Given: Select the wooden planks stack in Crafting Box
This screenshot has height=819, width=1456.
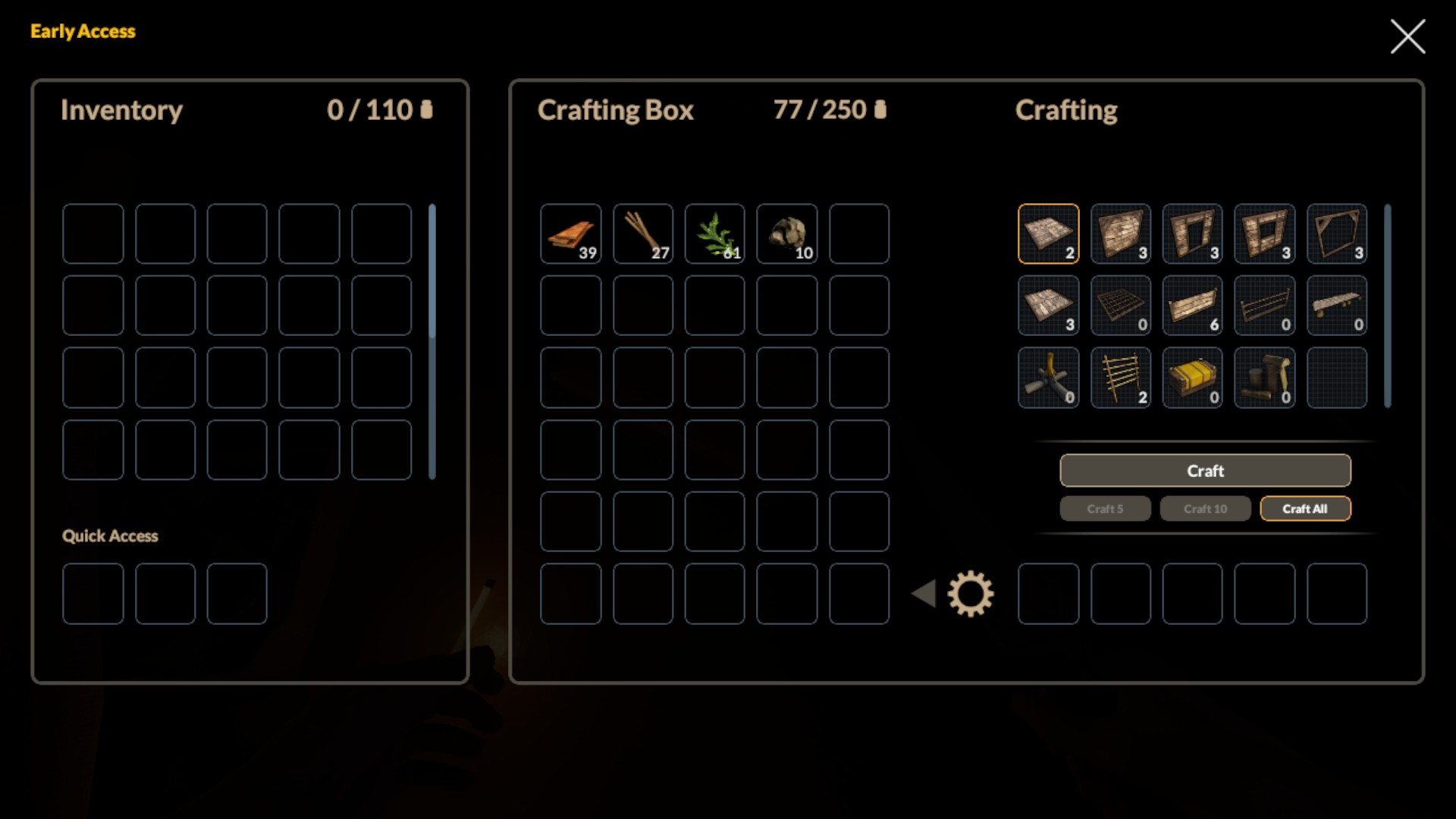Looking at the screenshot, I should (x=571, y=234).
